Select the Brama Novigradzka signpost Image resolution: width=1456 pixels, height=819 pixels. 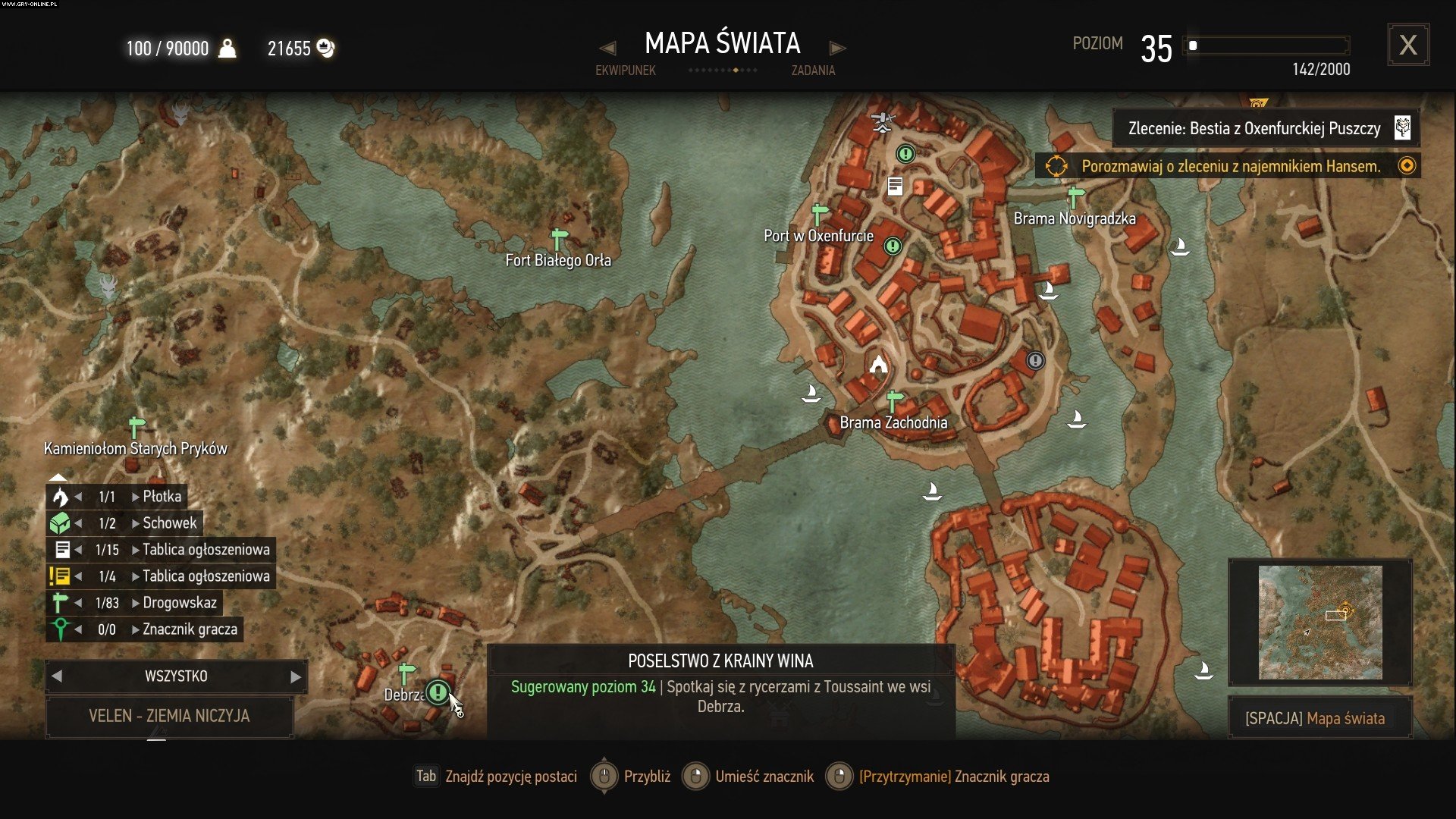pos(1075,198)
